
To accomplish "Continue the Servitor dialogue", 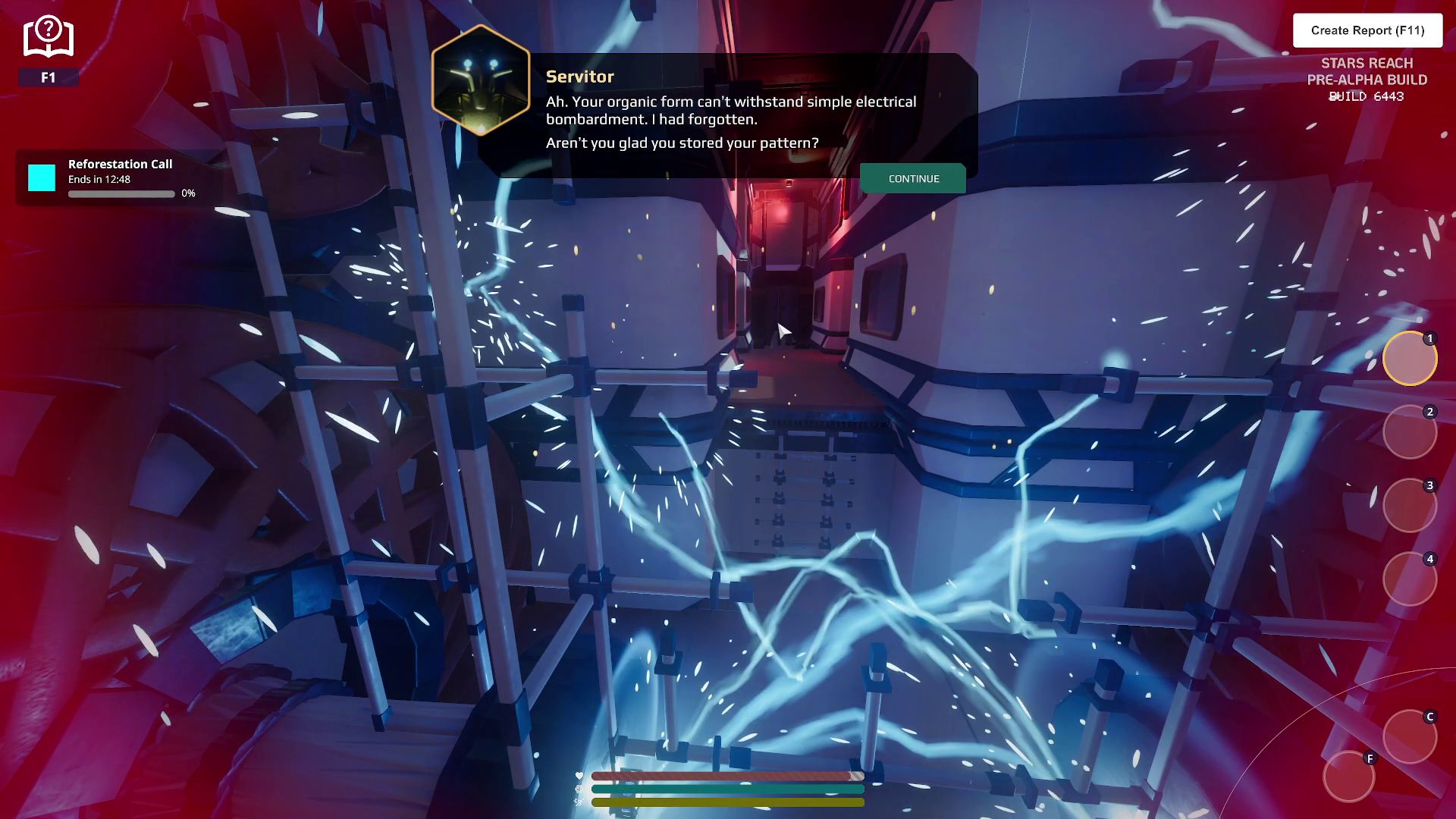I will point(913,179).
